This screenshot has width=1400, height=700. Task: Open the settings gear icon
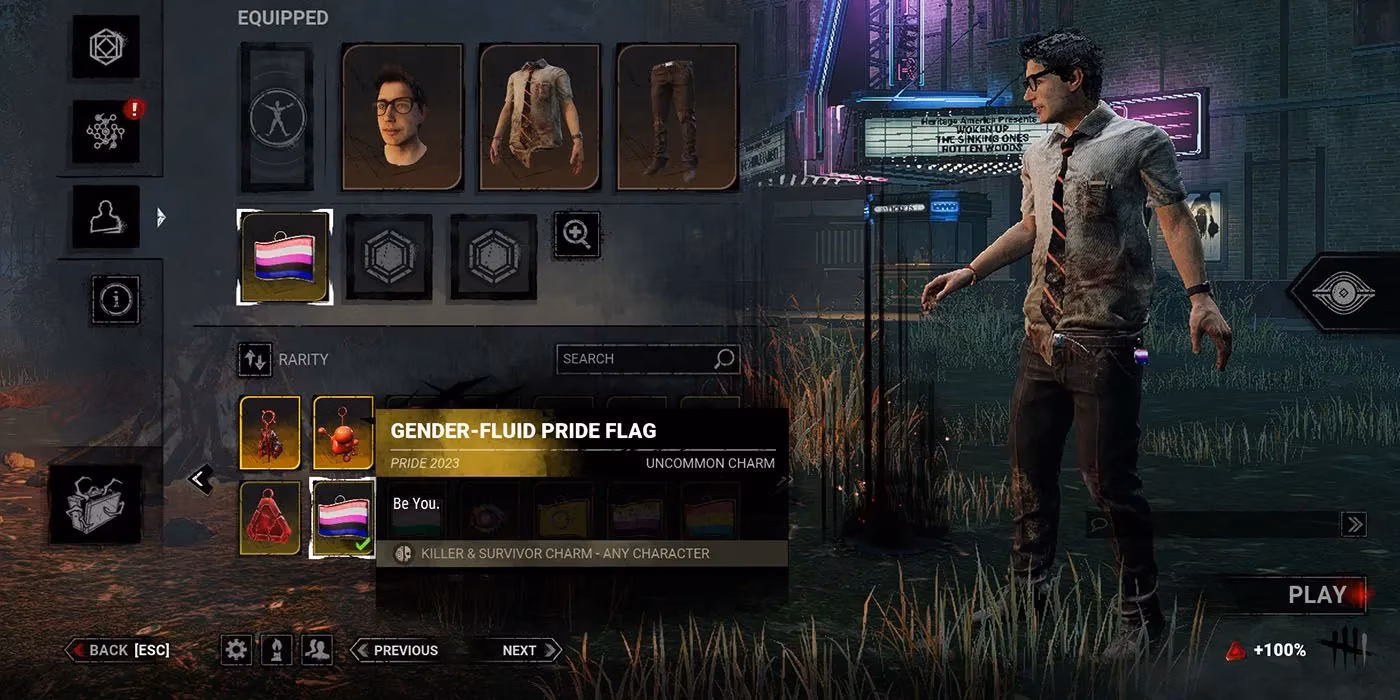[236, 650]
